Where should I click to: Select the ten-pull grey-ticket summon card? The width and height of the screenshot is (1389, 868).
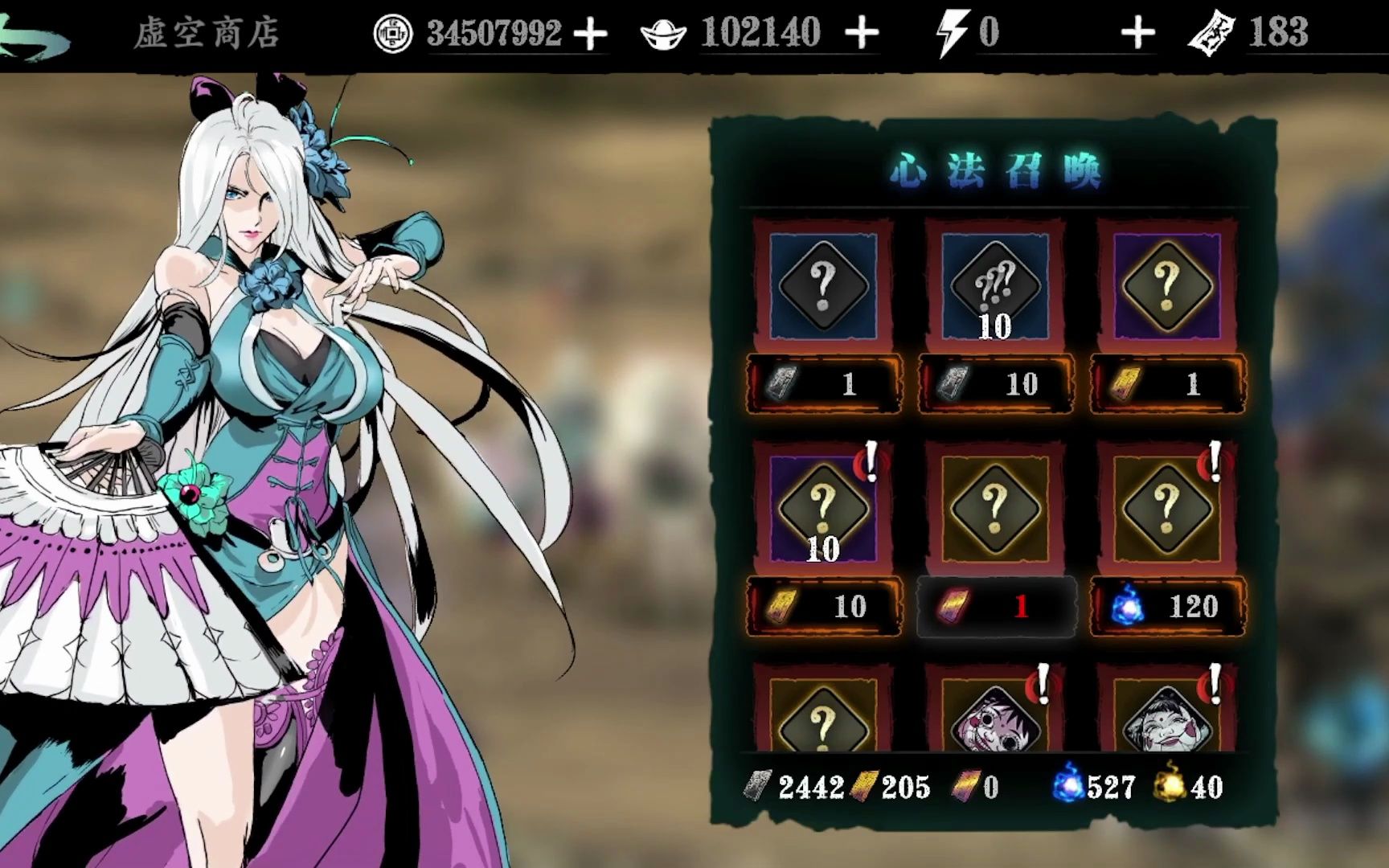coord(995,285)
